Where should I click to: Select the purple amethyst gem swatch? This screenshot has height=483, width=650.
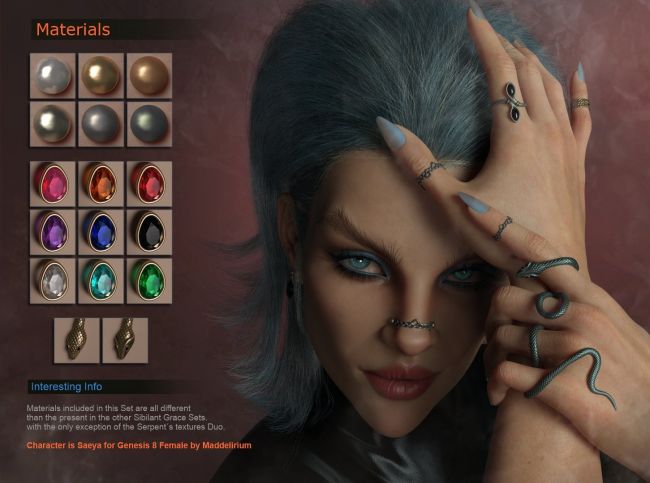52,232
